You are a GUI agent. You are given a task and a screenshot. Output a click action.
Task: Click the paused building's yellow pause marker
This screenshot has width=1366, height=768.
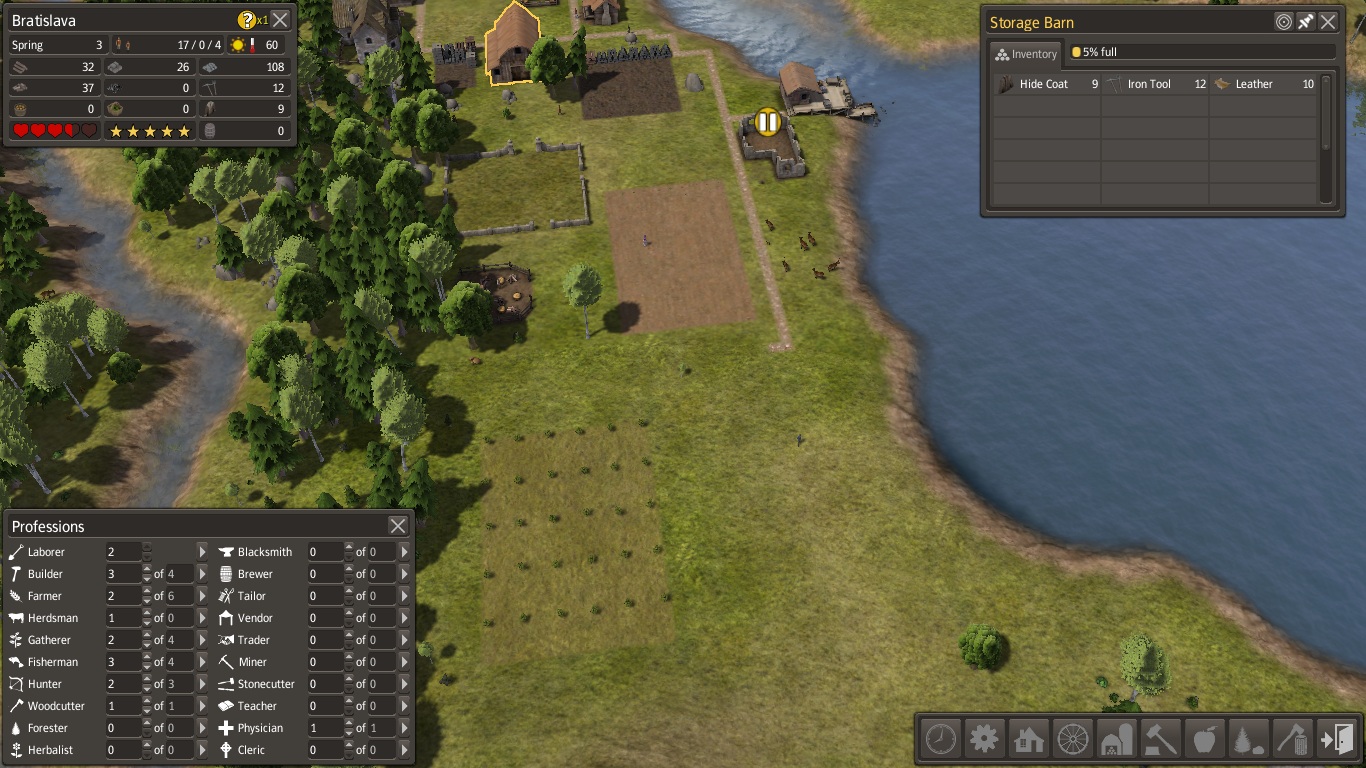click(767, 122)
